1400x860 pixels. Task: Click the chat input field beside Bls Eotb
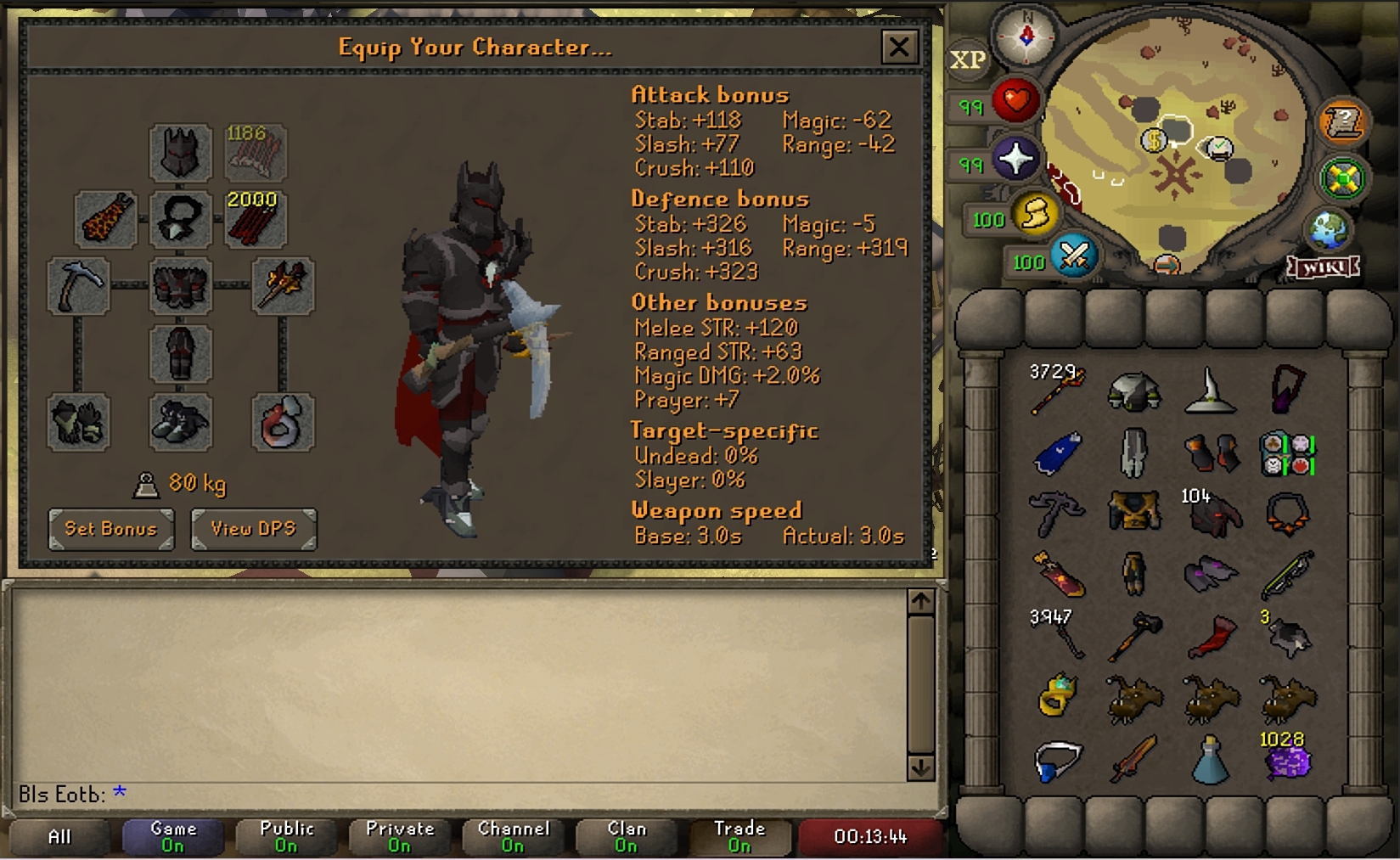(255, 793)
